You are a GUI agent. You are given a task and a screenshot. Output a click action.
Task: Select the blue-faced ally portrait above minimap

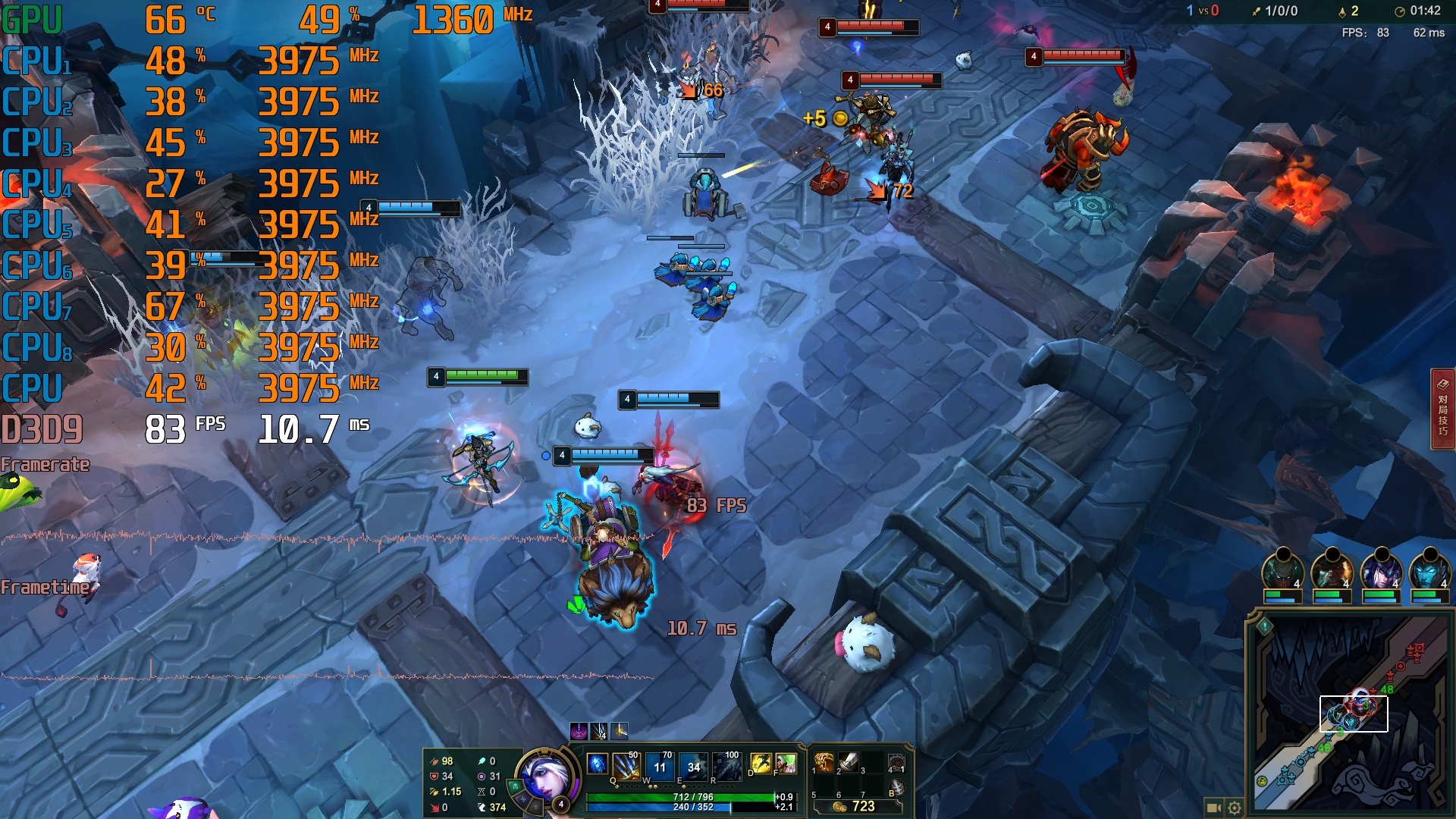pyautogui.click(x=1428, y=571)
